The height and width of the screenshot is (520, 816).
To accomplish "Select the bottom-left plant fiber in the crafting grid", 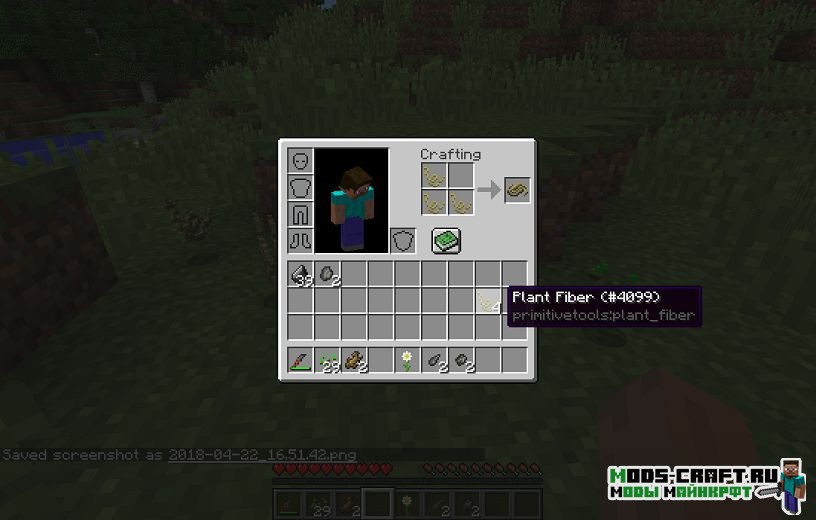I will tap(433, 203).
